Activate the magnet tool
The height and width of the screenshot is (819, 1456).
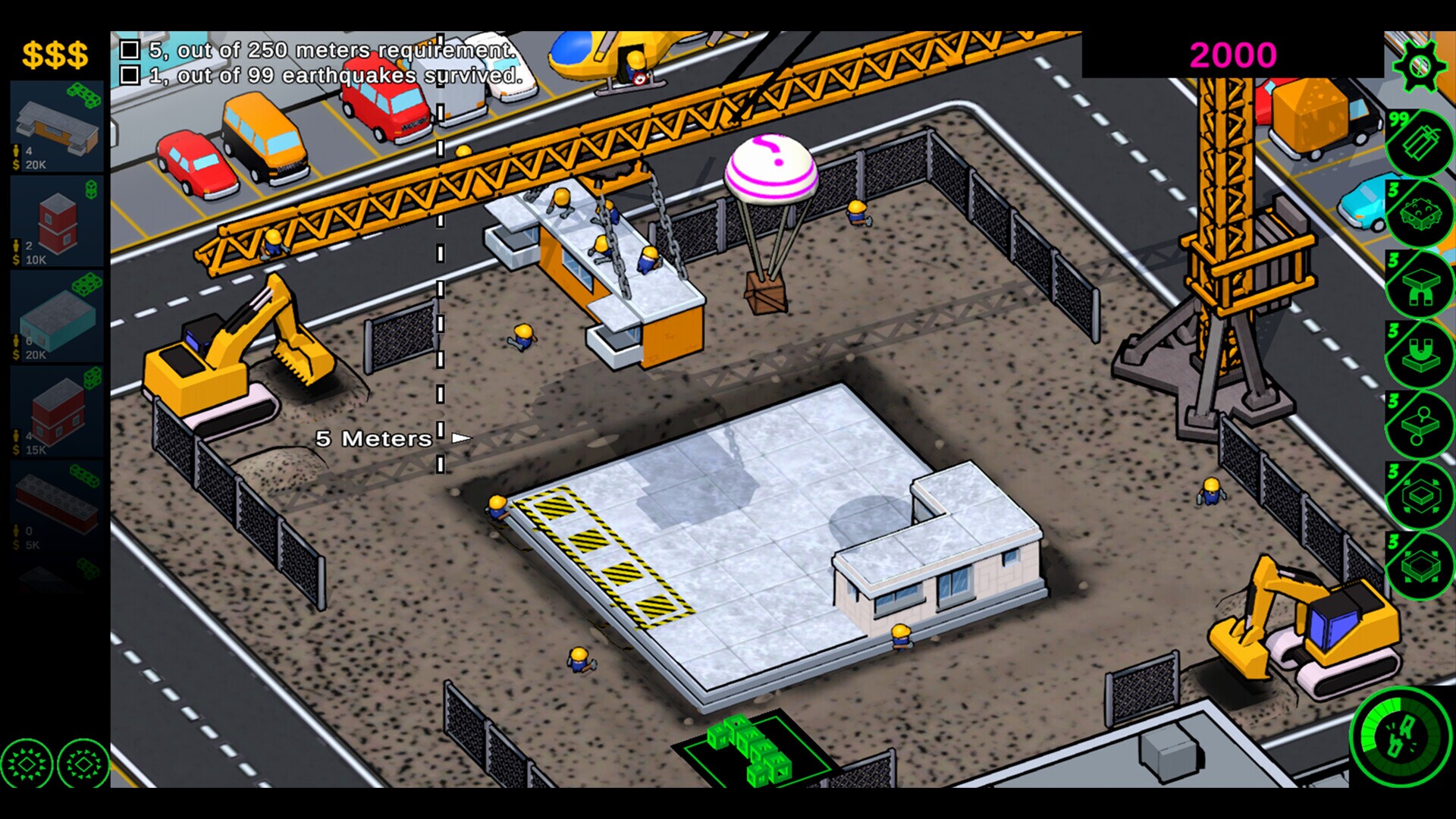coord(1422,355)
